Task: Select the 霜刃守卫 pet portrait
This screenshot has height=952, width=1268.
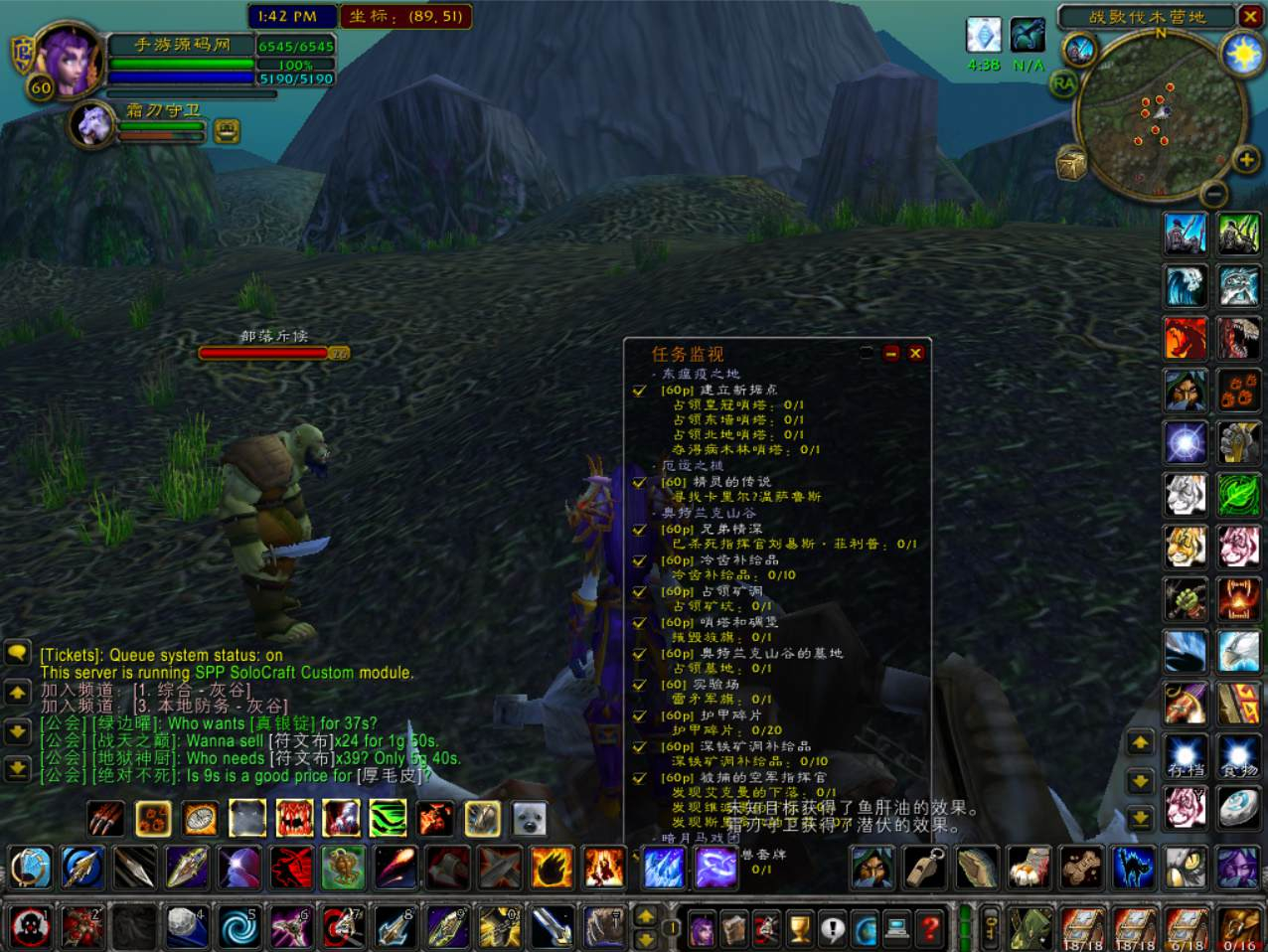Action: 93,124
